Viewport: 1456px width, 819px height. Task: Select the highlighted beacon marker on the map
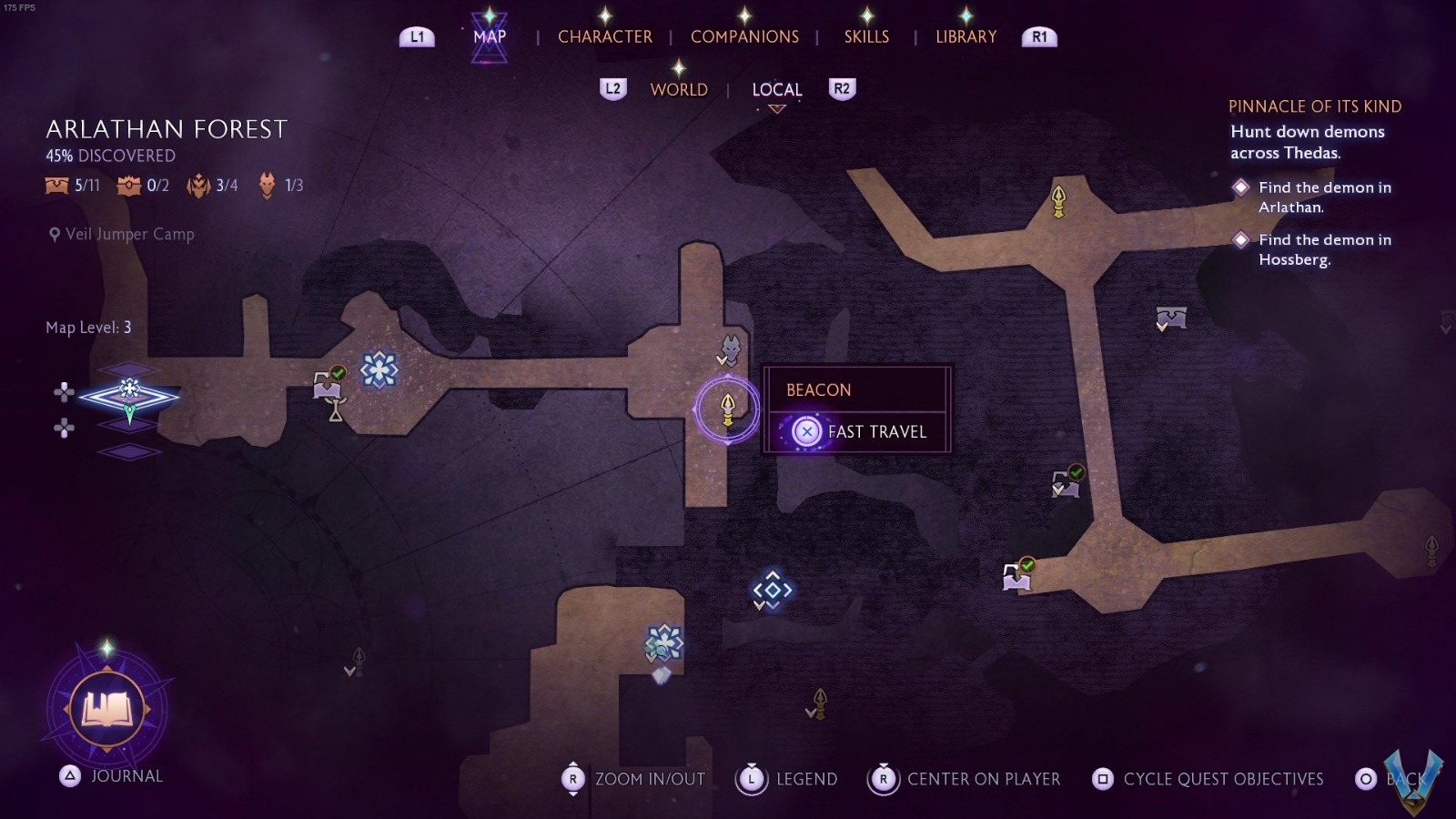pos(727,409)
